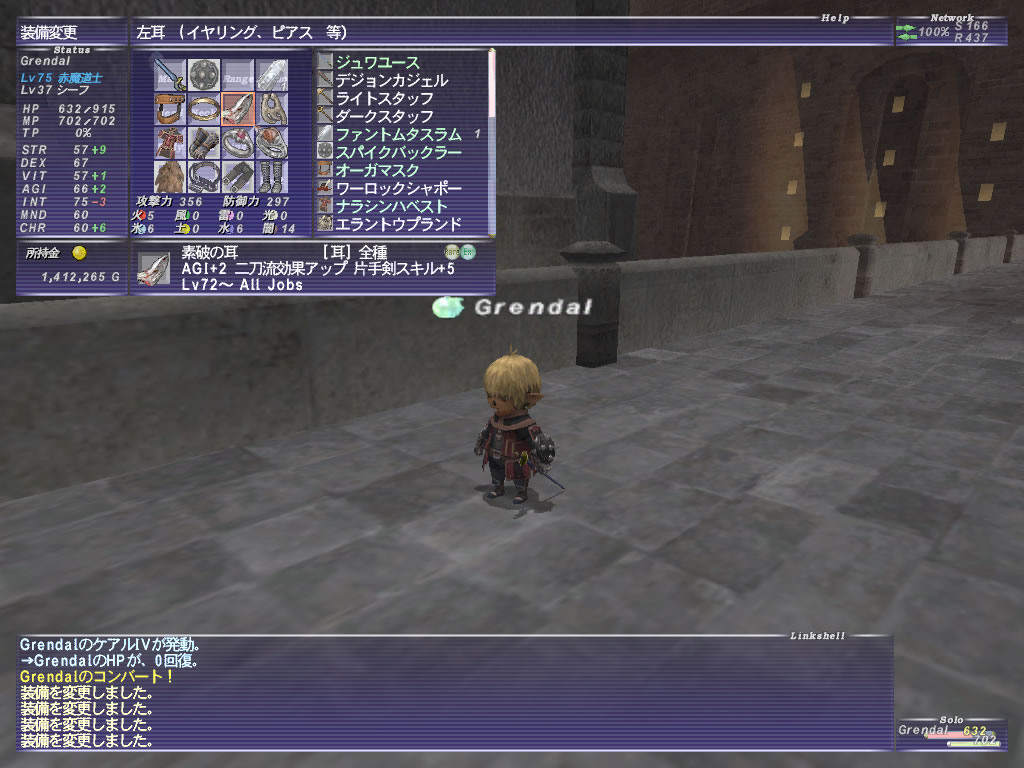
Task: Choose ダークスタッフ list entry
Action: click(384, 116)
